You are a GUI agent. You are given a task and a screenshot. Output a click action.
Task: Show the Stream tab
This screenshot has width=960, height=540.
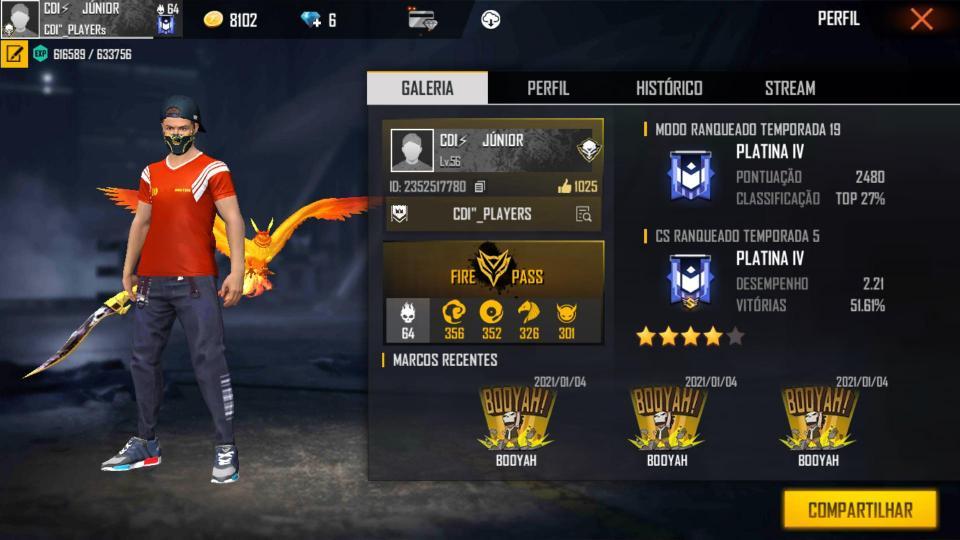point(790,88)
